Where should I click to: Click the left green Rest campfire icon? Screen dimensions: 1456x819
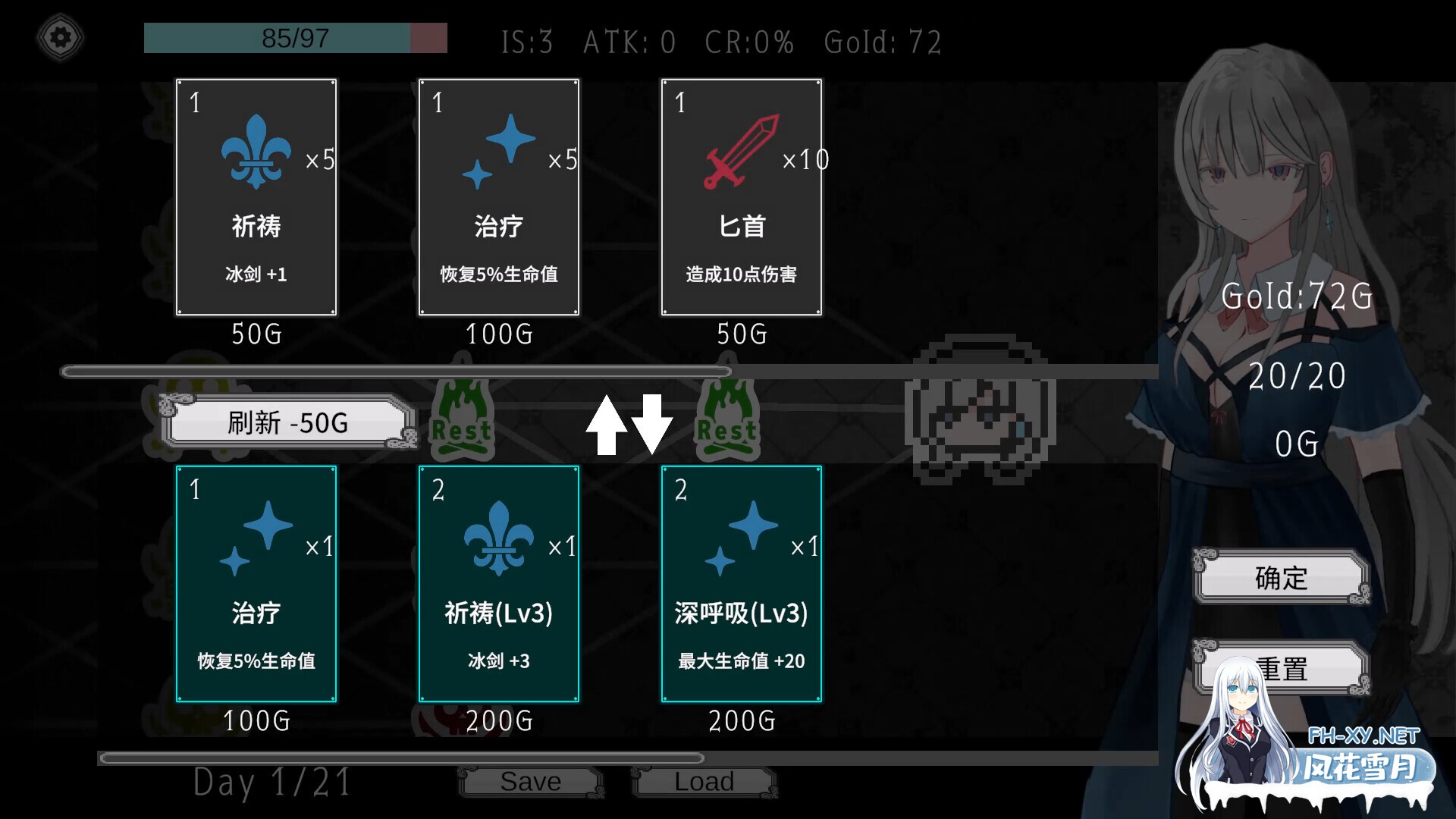(461, 419)
